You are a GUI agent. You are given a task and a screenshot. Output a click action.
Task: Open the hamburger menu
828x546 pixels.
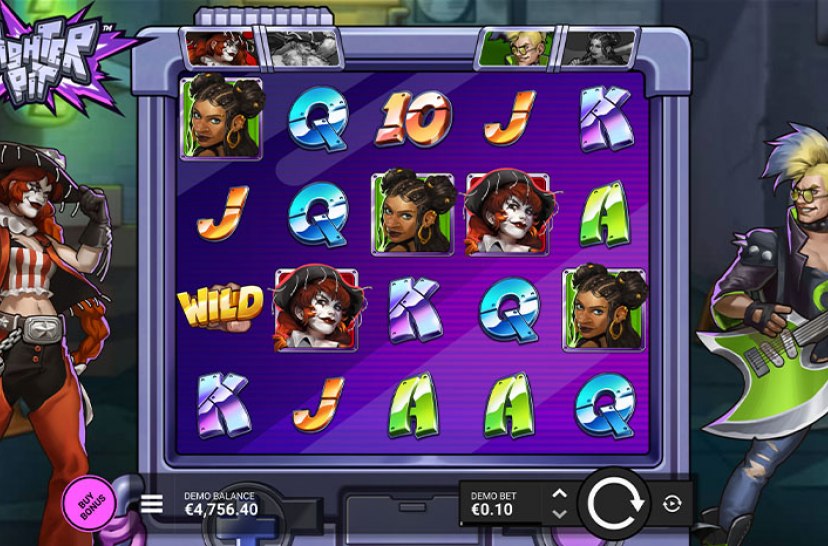pos(152,504)
